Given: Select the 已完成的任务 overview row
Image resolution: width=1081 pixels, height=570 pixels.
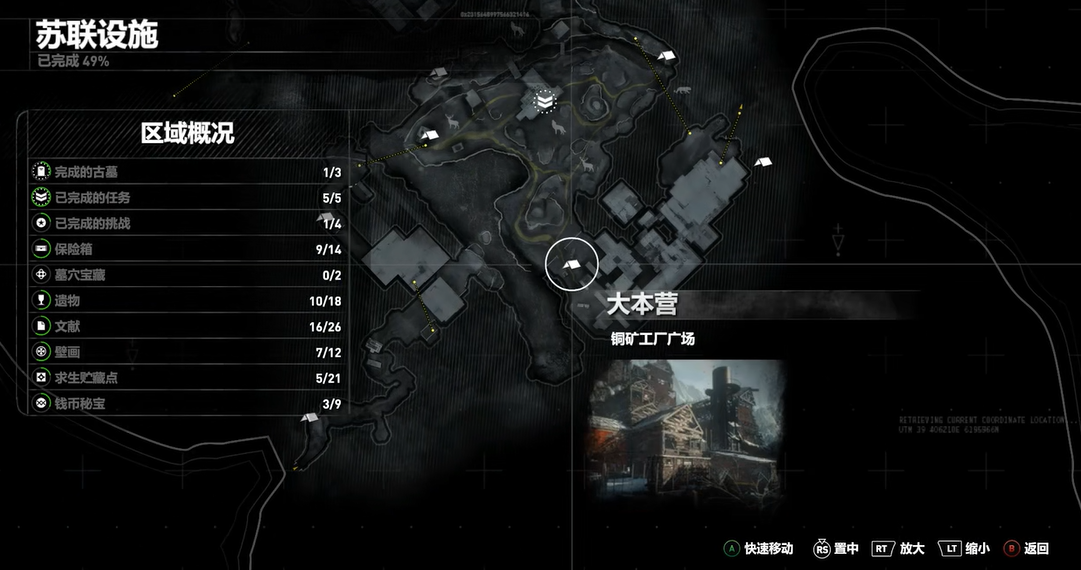Looking at the screenshot, I should pyautogui.click(x=188, y=198).
